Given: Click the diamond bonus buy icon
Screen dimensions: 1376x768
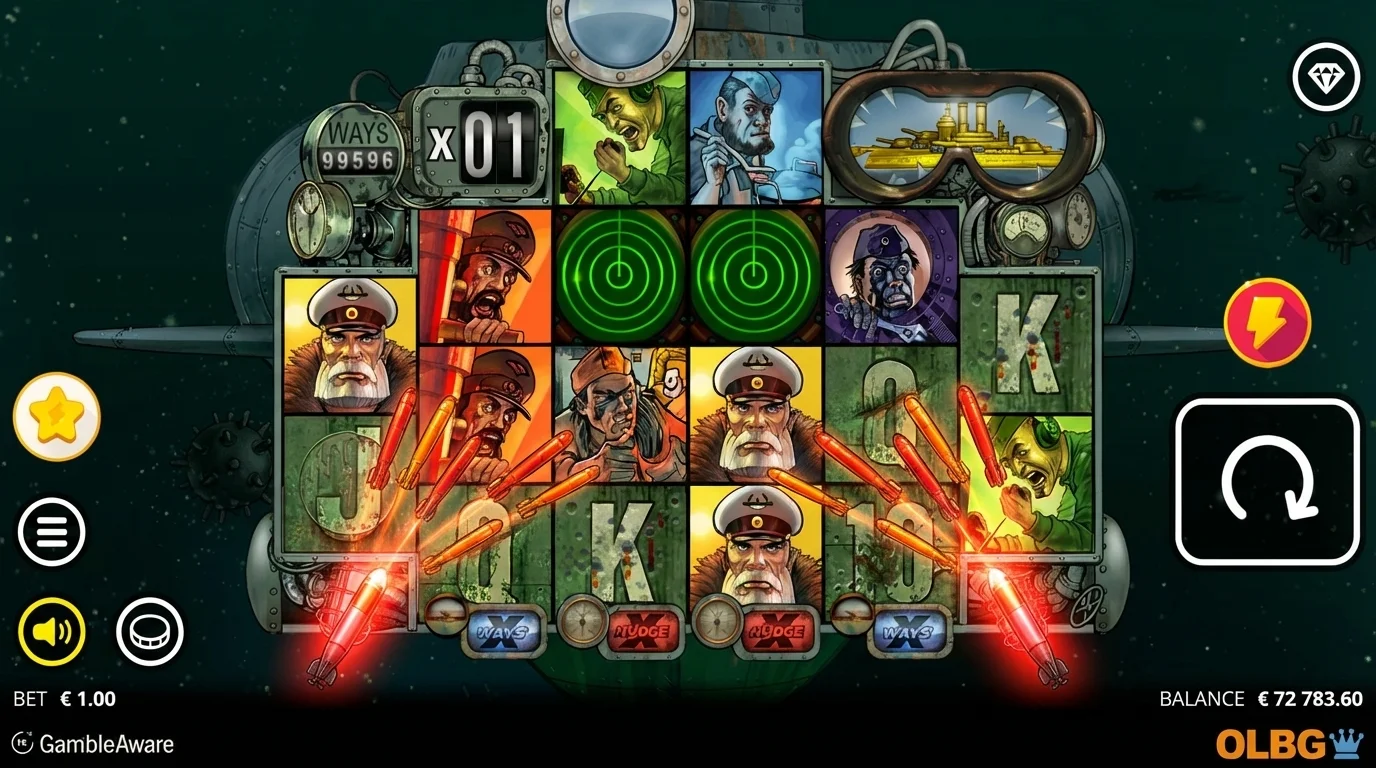Looking at the screenshot, I should 1326,78.
